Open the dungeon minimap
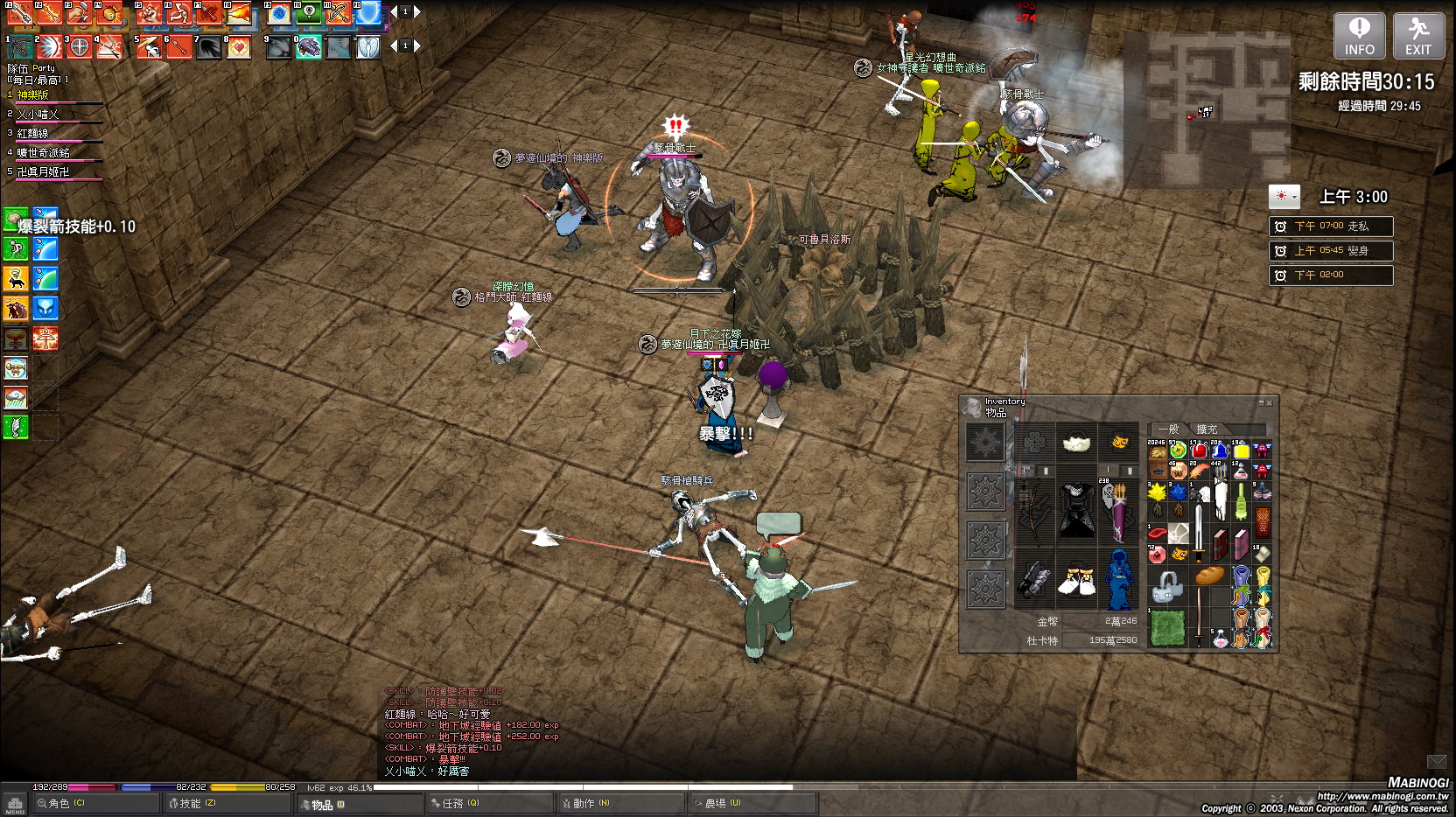This screenshot has height=817, width=1456. point(1207,109)
